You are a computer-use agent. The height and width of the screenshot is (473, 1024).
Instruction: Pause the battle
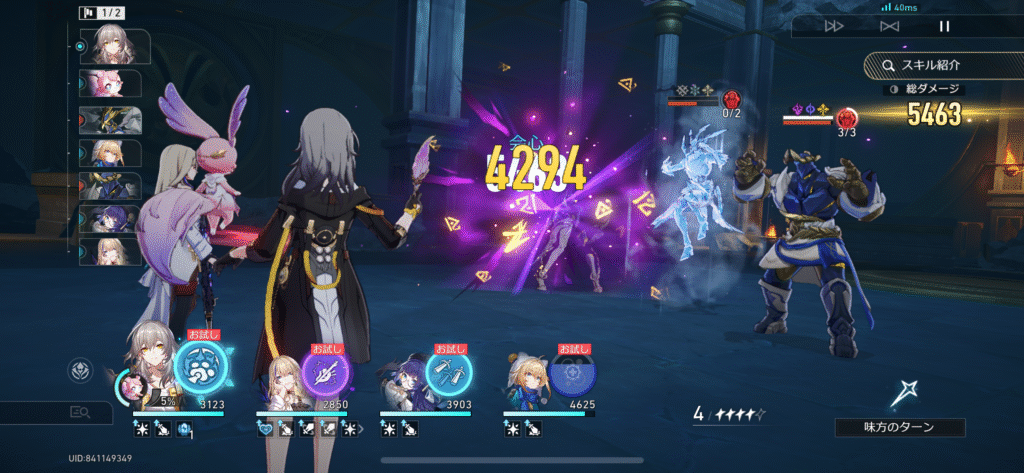944,27
